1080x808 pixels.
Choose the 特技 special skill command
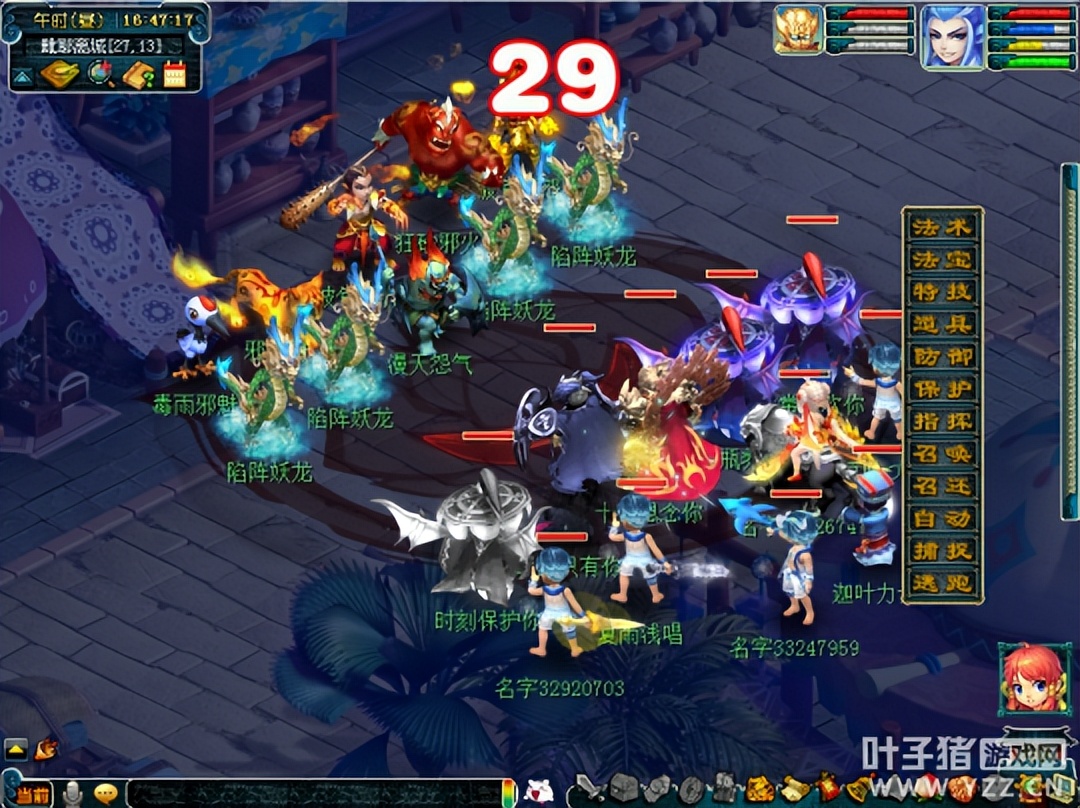(942, 291)
